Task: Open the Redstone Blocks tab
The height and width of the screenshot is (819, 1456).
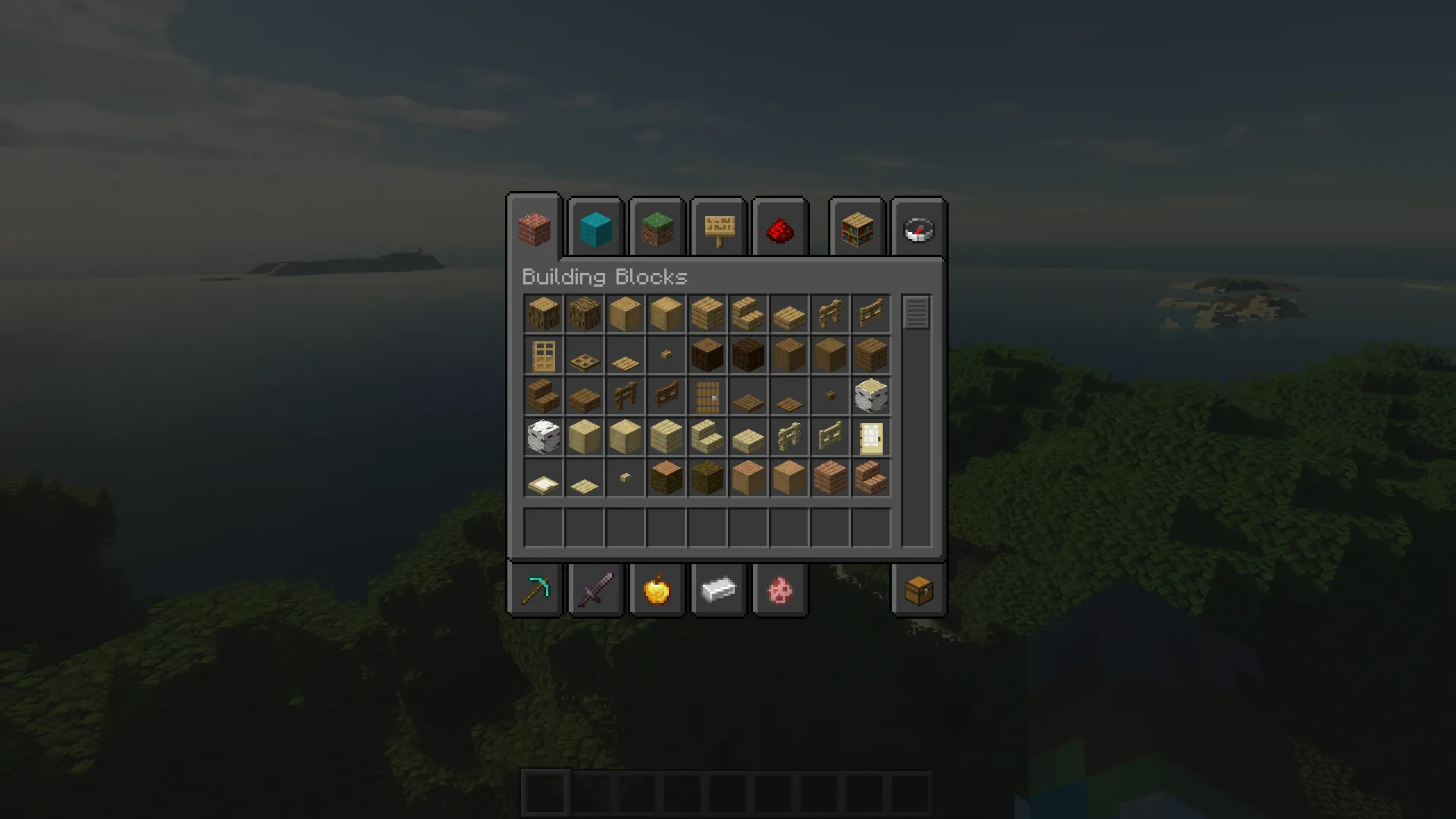Action: [x=780, y=228]
